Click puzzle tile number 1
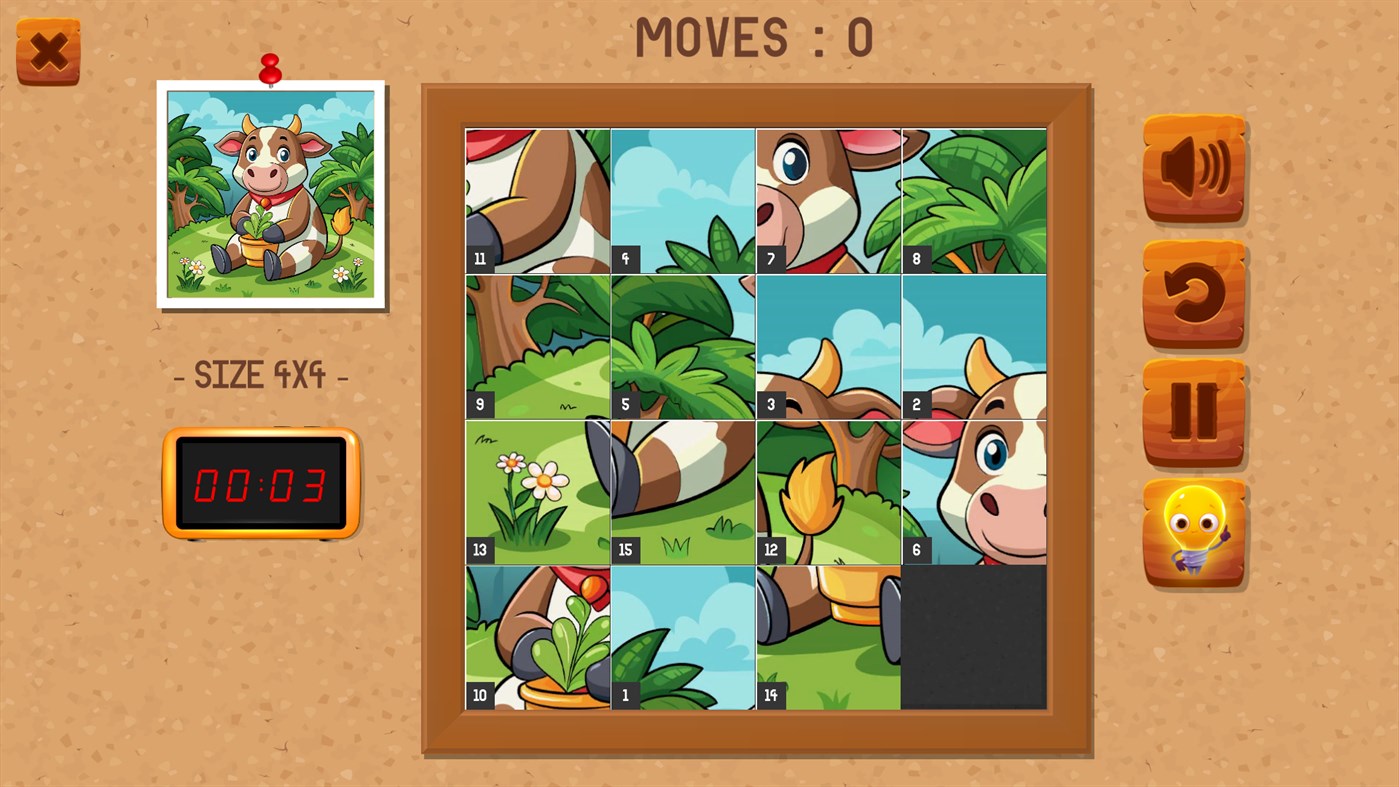Image resolution: width=1399 pixels, height=787 pixels. (x=682, y=637)
